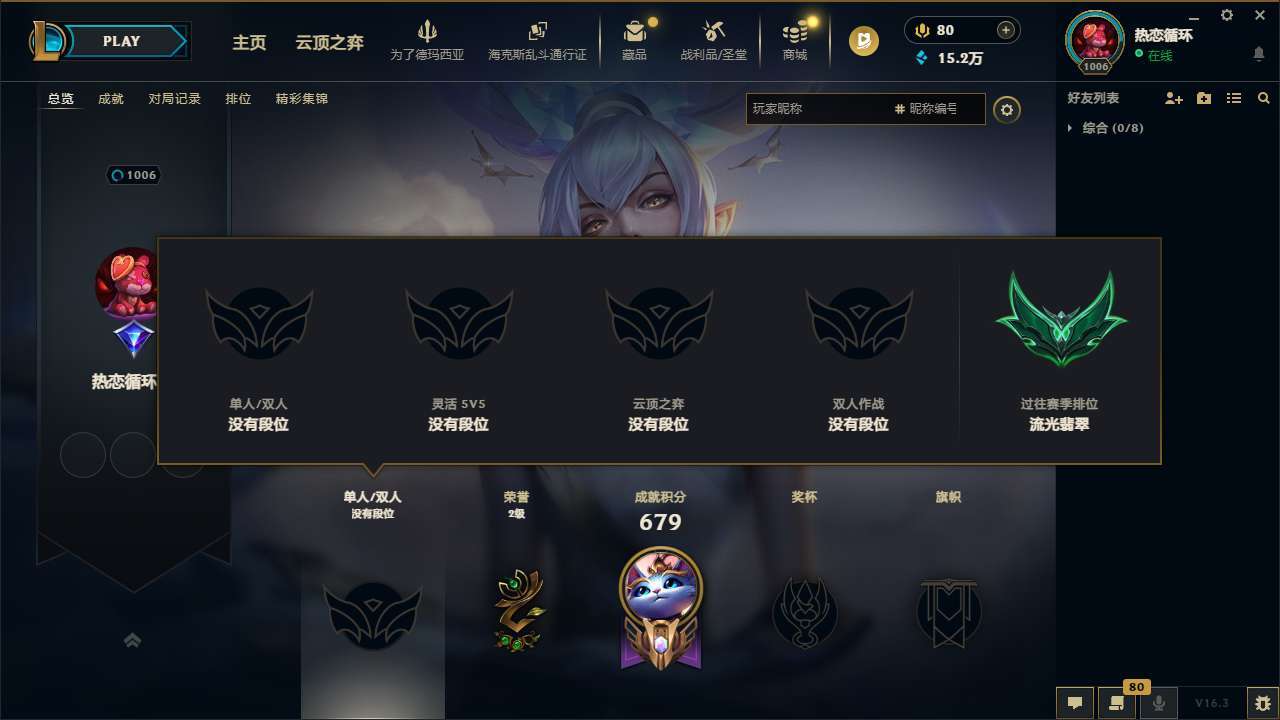Open the profile settings gear near the search box
Viewport: 1280px width, 720px height.
tap(1007, 109)
